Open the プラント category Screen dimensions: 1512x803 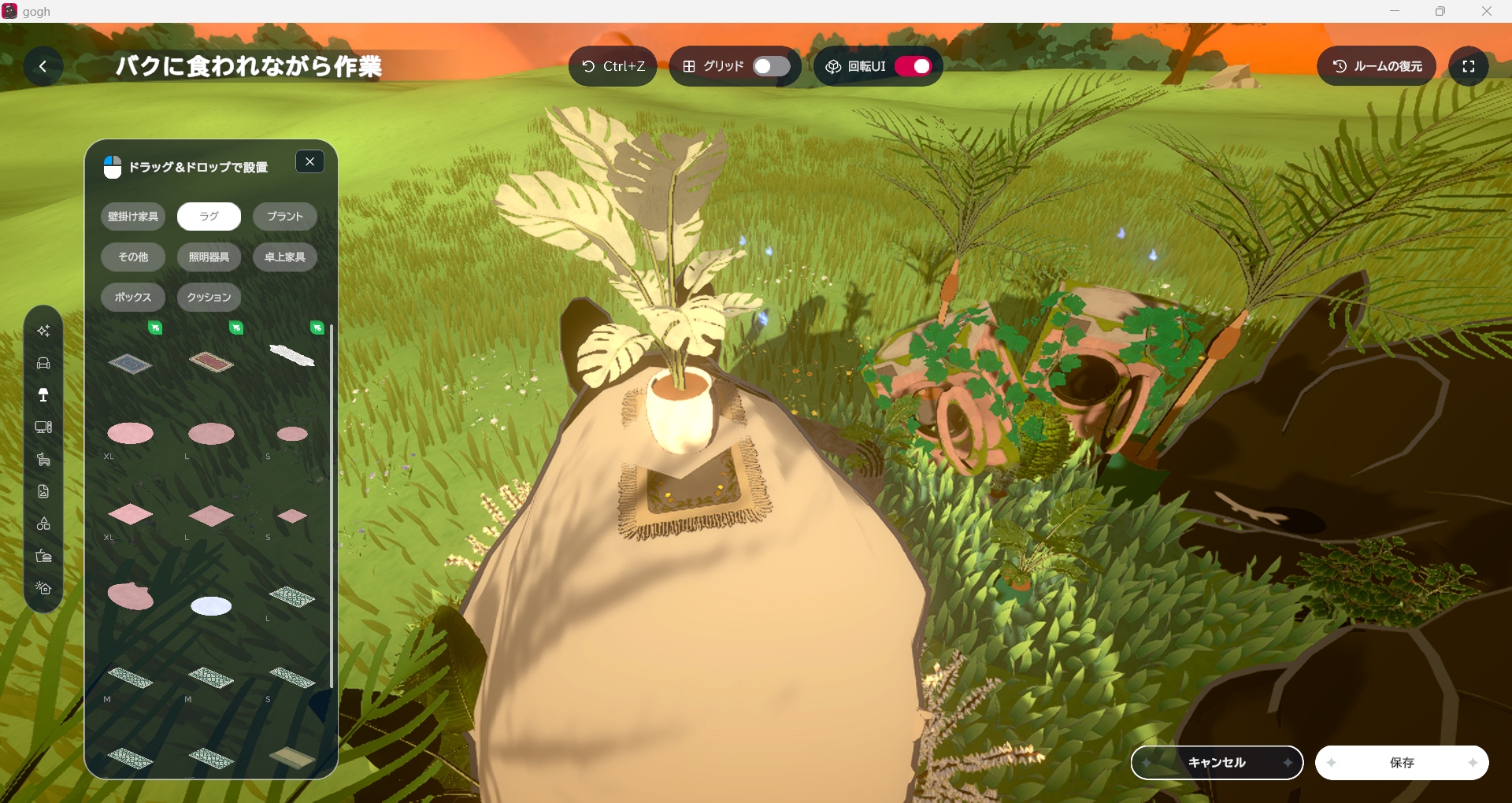click(x=284, y=216)
